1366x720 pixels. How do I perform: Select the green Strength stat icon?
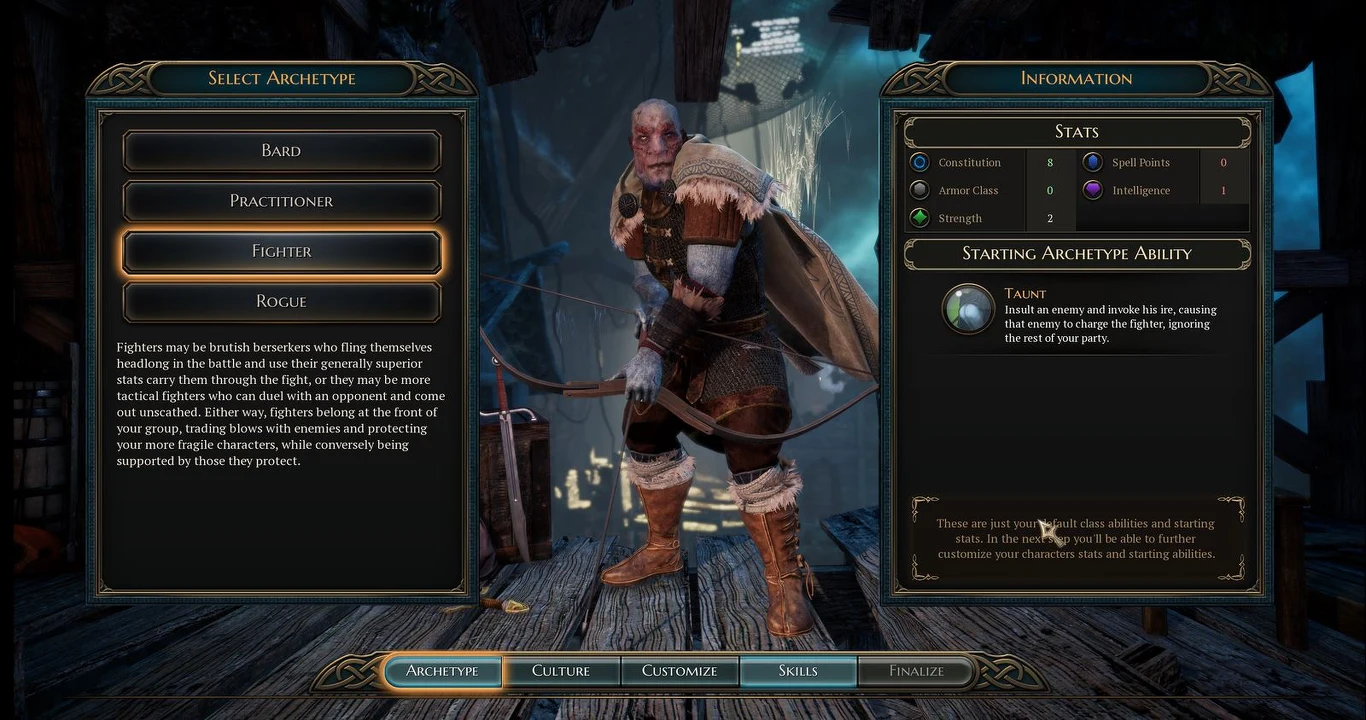pos(919,218)
